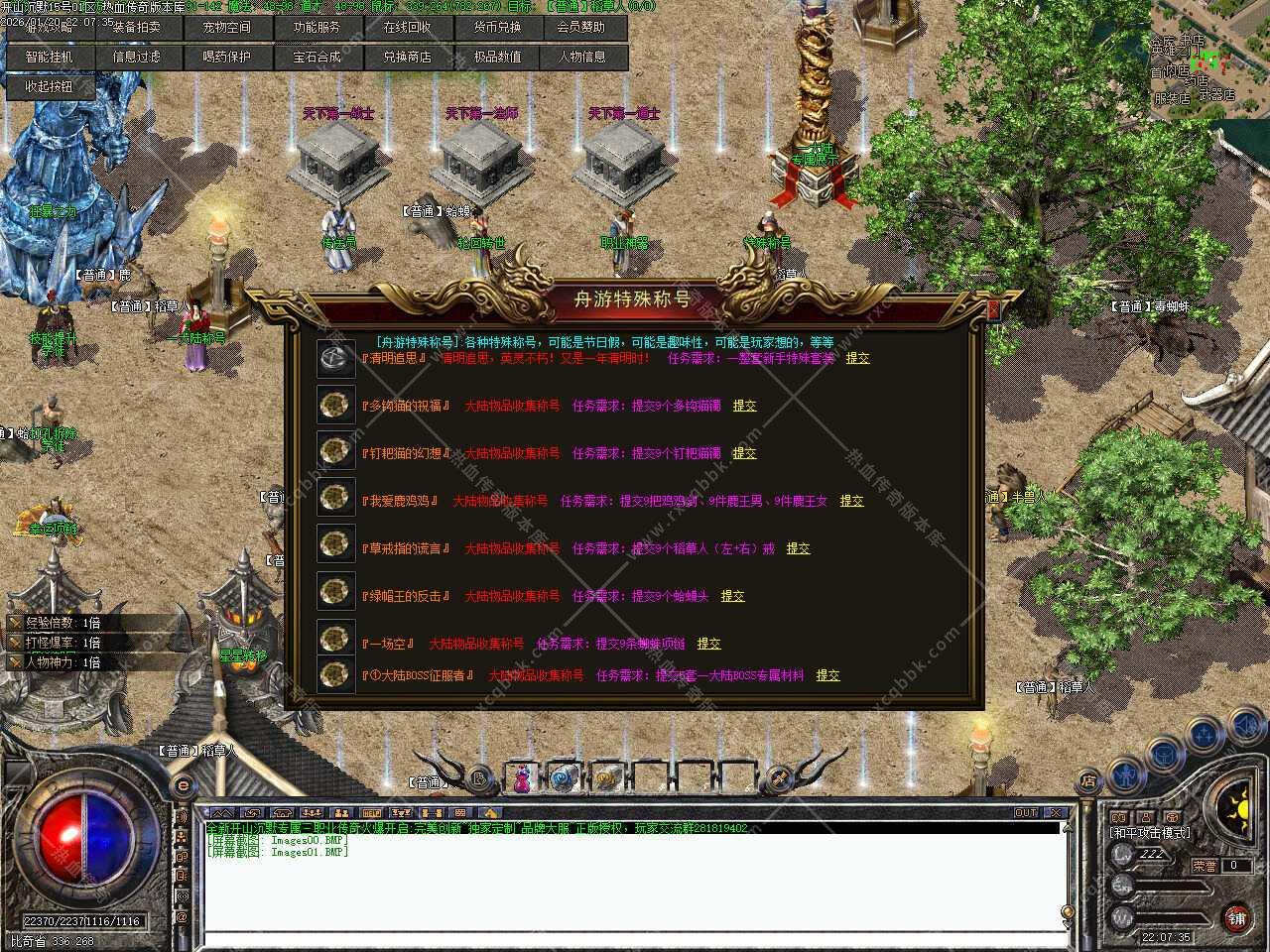
Task: Use the red potion in the hotbar
Action: coord(521,778)
